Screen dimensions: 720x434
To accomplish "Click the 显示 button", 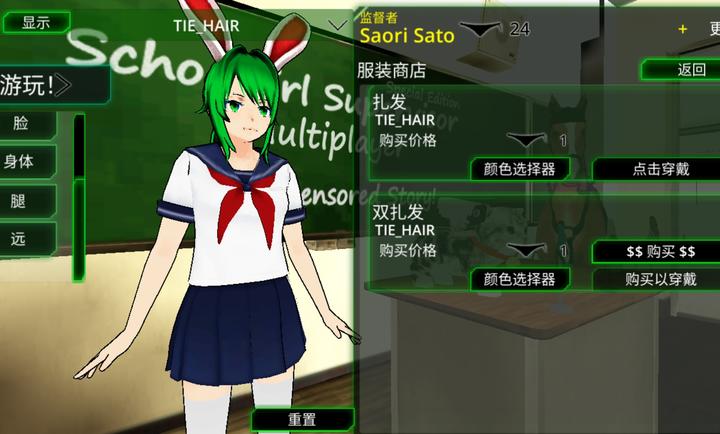I will 36,22.
